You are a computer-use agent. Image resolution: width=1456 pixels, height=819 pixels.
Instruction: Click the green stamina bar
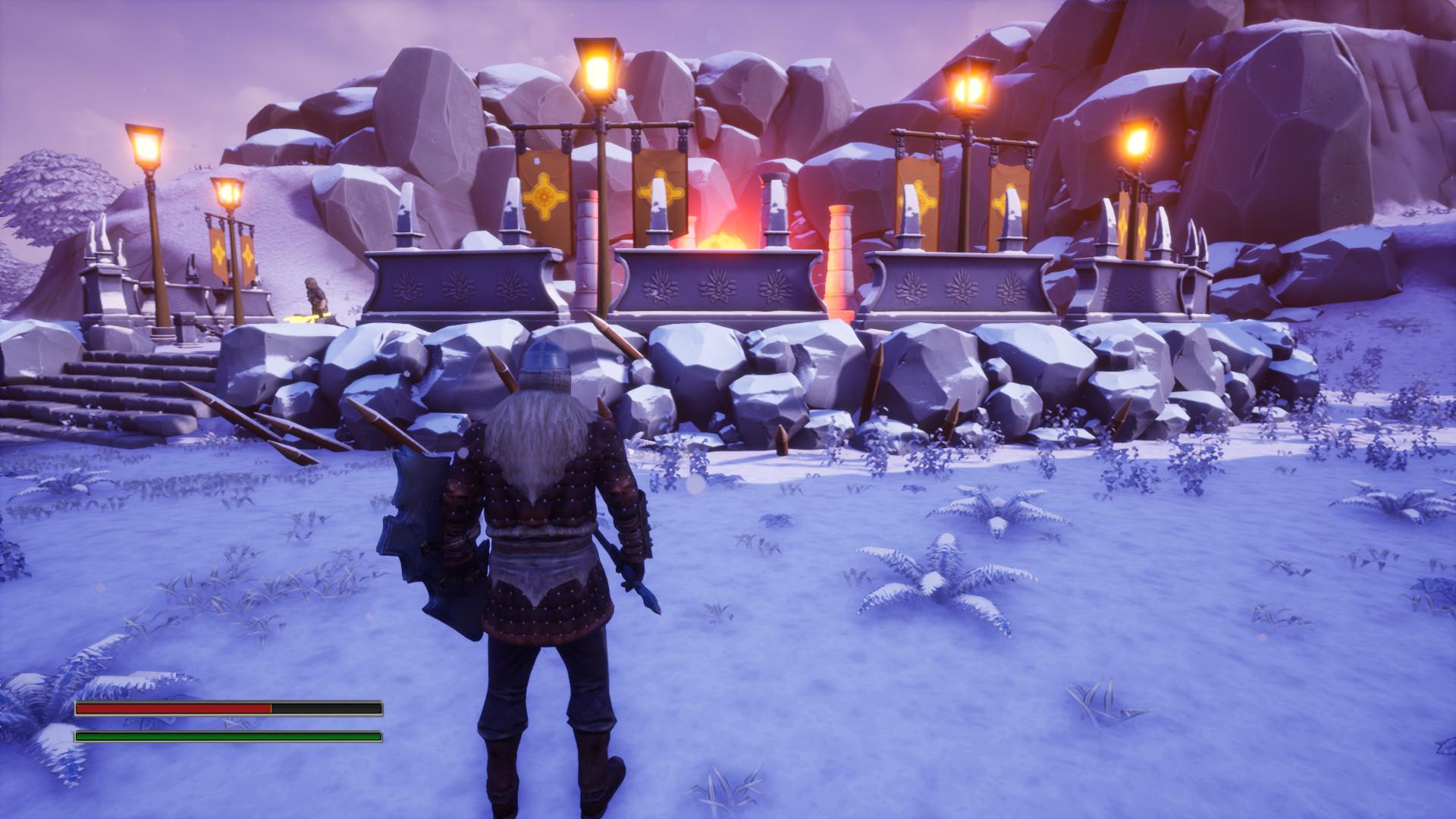click(x=227, y=736)
